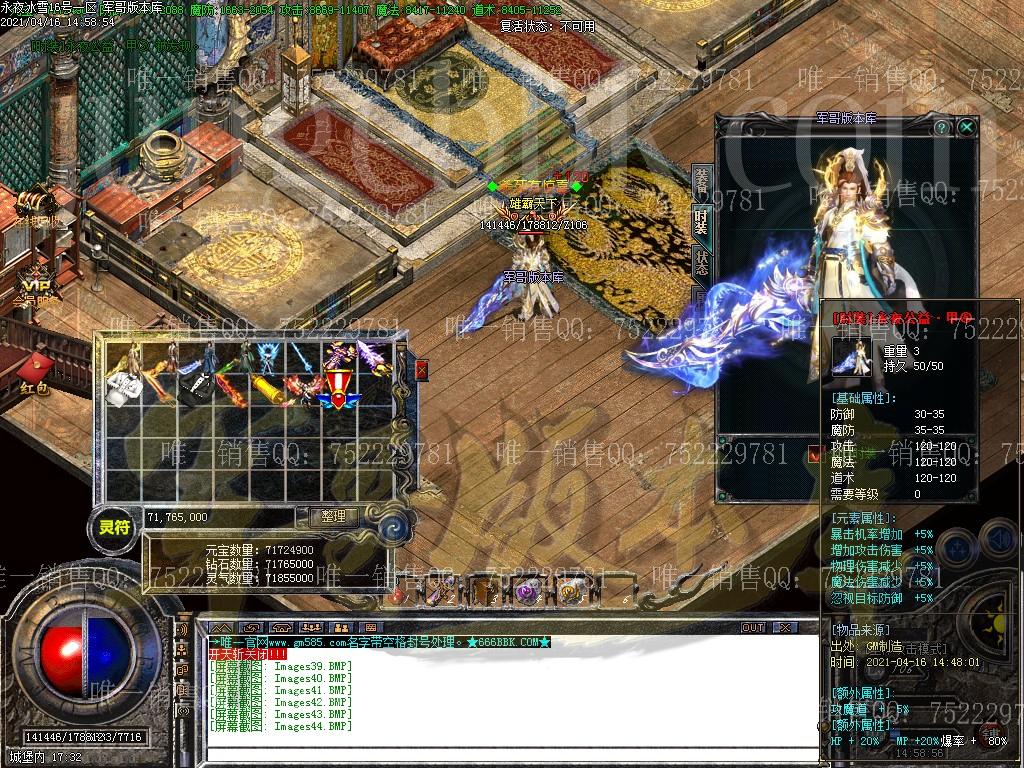Click the 整理 sort button in the bag
1024x768 pixels.
click(x=333, y=517)
